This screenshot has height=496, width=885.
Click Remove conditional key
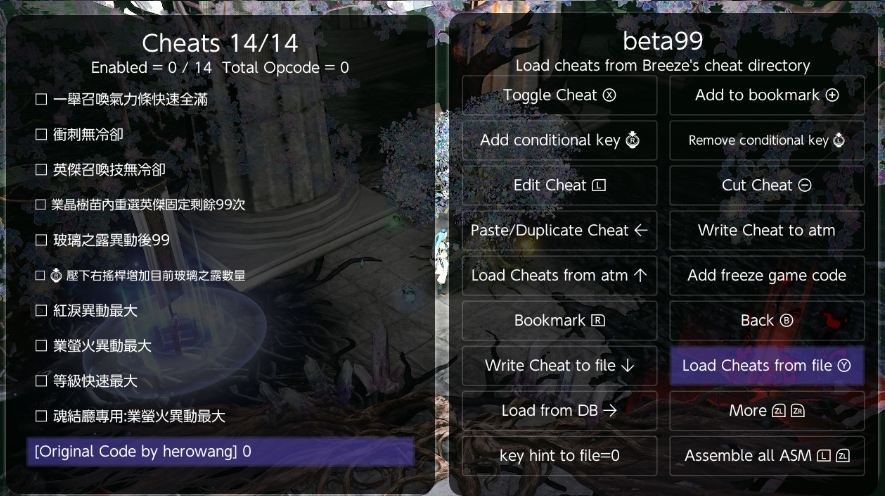click(766, 140)
